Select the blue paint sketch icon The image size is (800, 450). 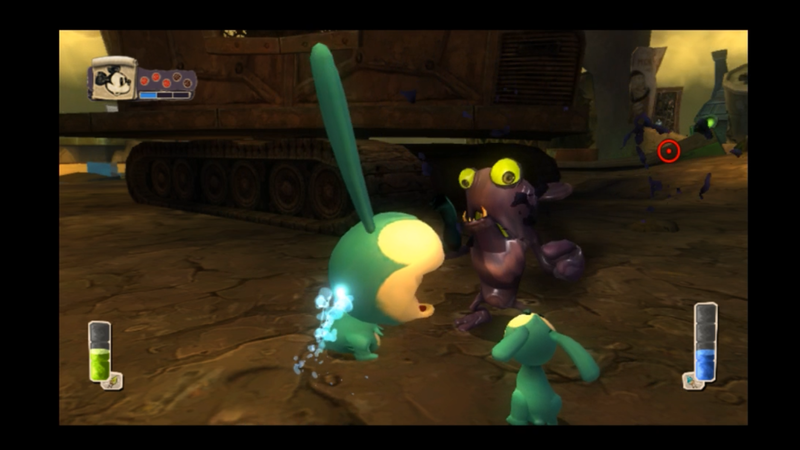pos(689,380)
